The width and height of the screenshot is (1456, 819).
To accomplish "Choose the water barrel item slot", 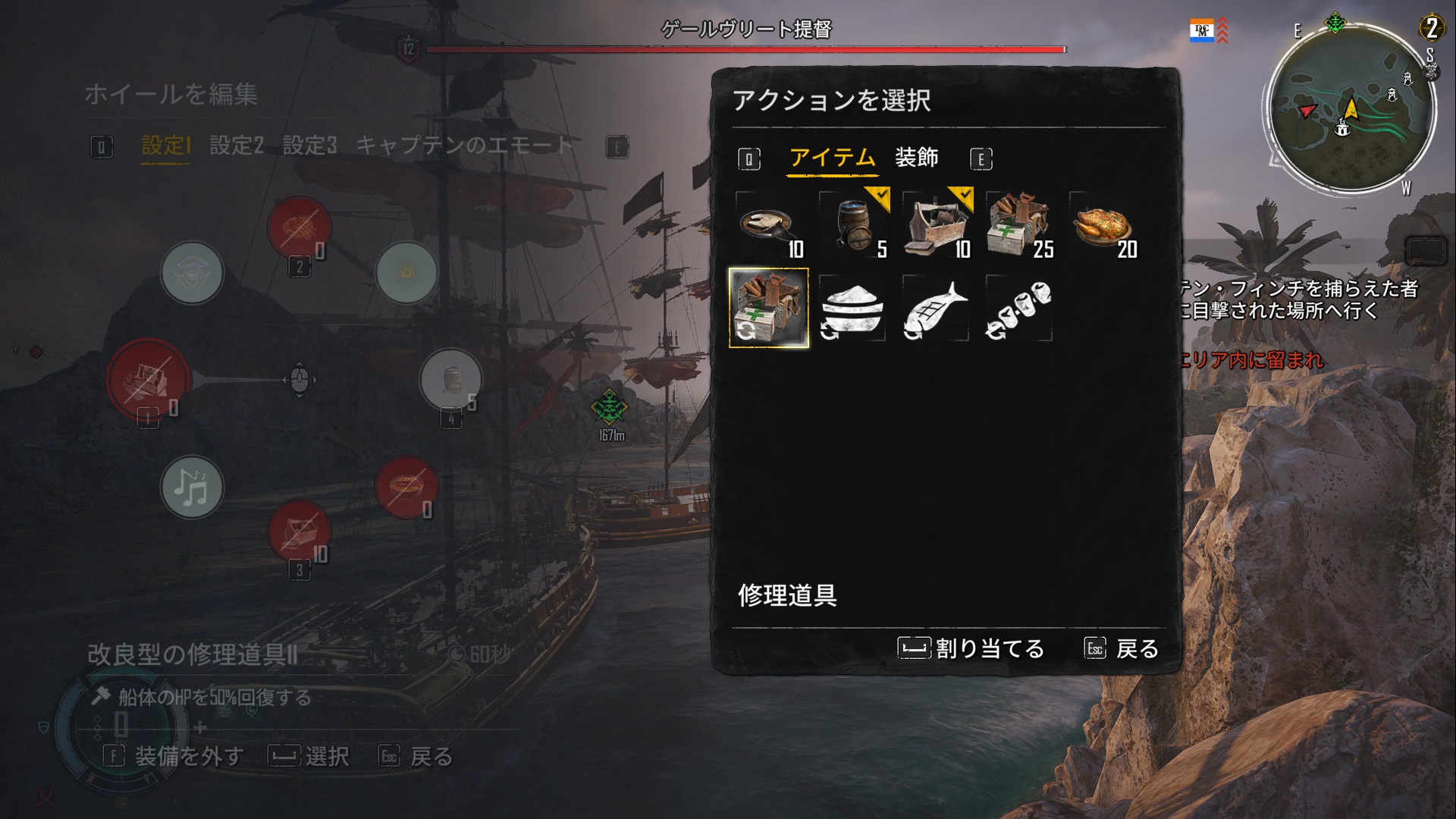I will coord(853,225).
